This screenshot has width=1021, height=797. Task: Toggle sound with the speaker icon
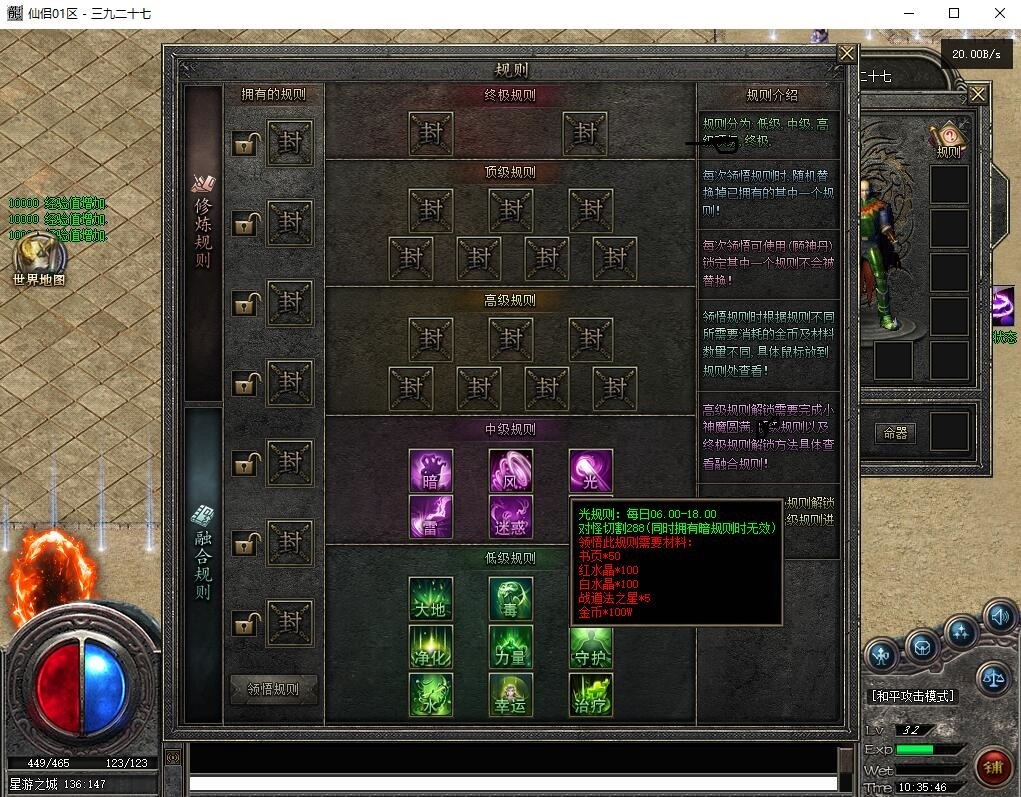(998, 615)
